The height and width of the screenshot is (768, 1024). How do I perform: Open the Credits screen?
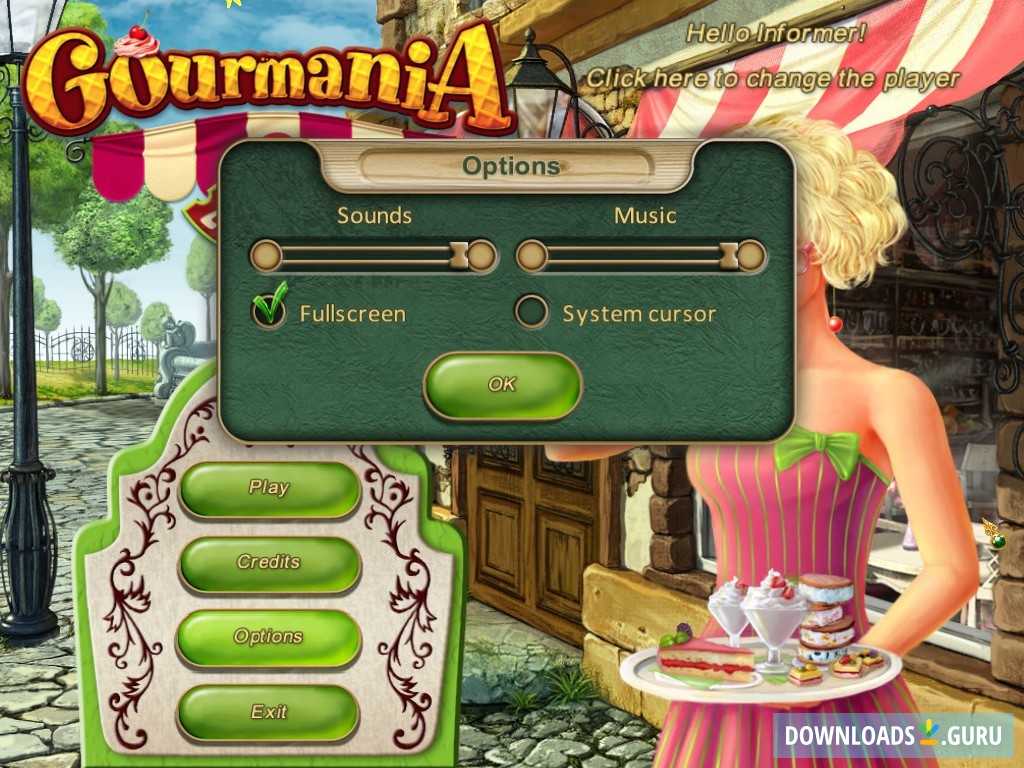(269, 563)
